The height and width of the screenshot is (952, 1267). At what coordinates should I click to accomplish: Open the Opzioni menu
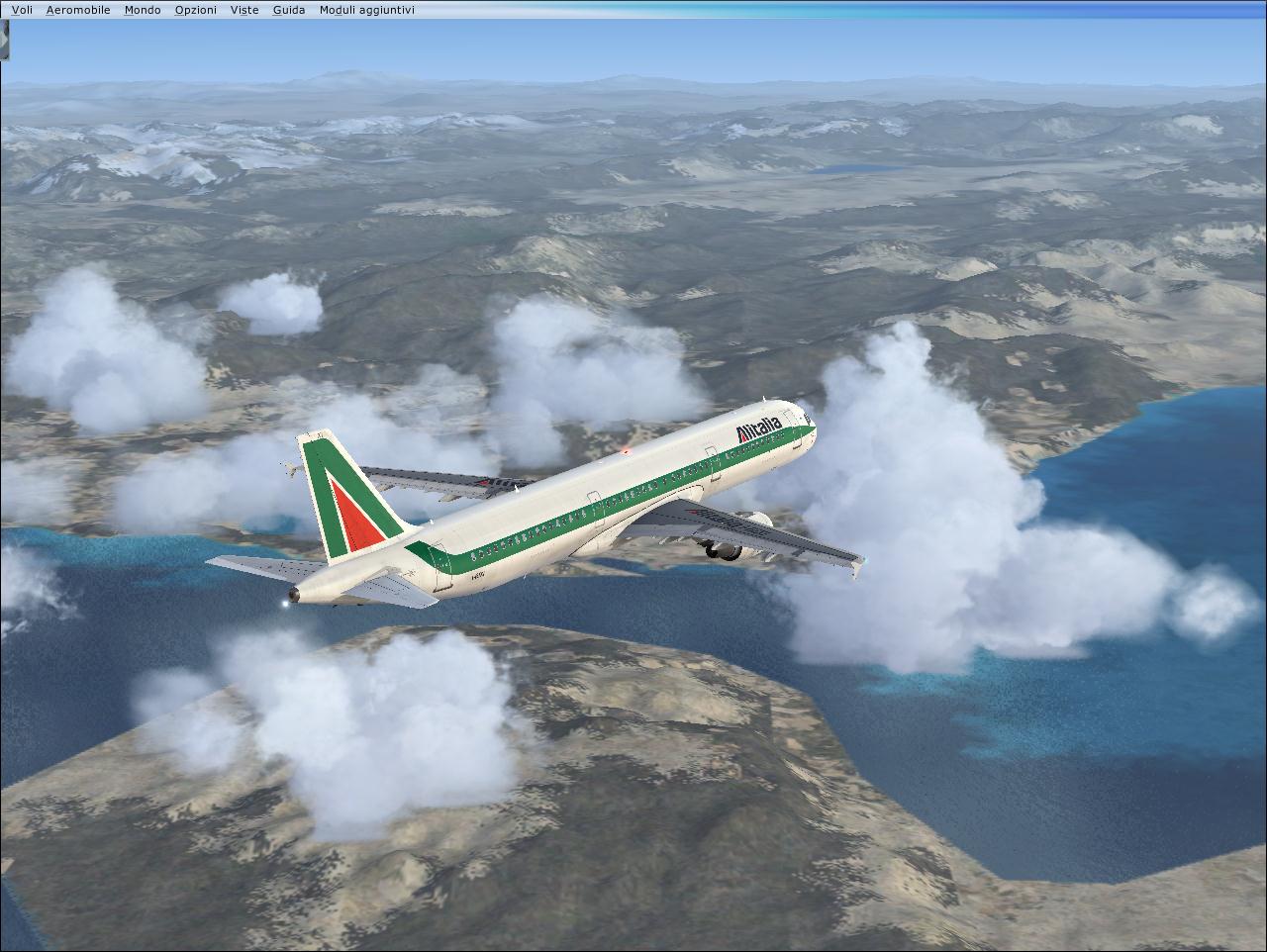point(195,10)
